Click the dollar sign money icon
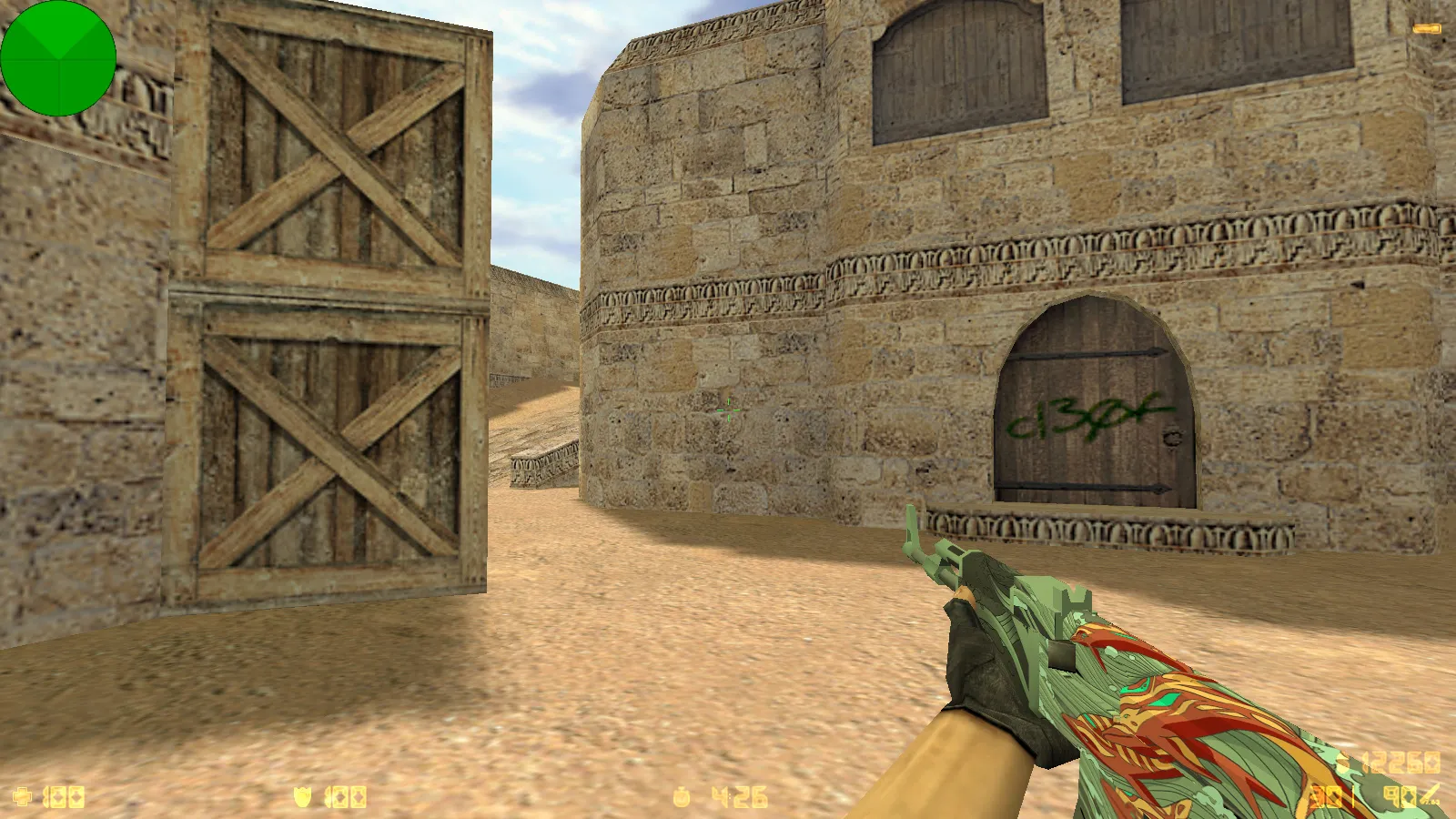The image size is (1456, 819). 1343,761
